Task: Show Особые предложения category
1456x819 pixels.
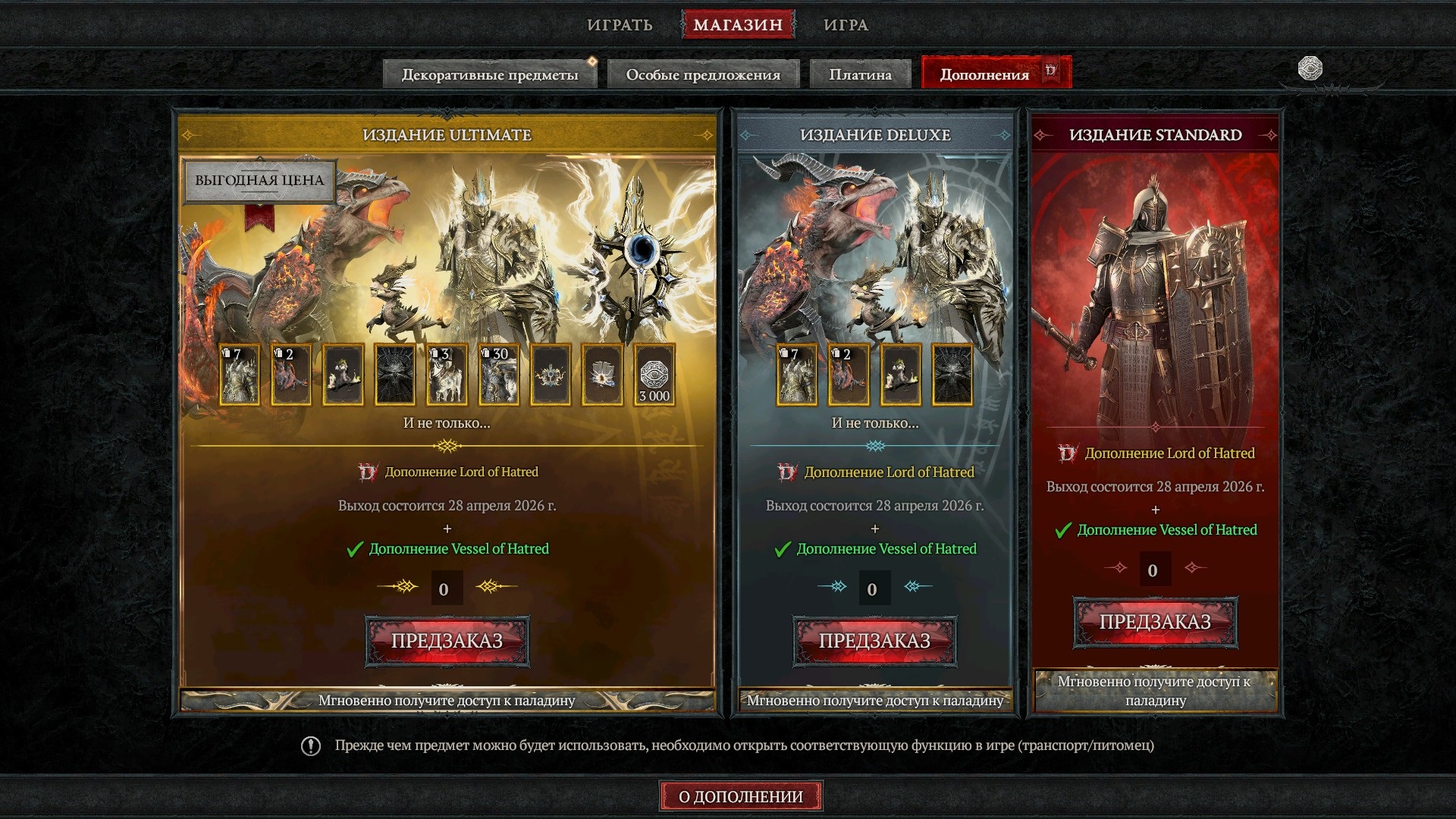Action: pyautogui.click(x=703, y=74)
